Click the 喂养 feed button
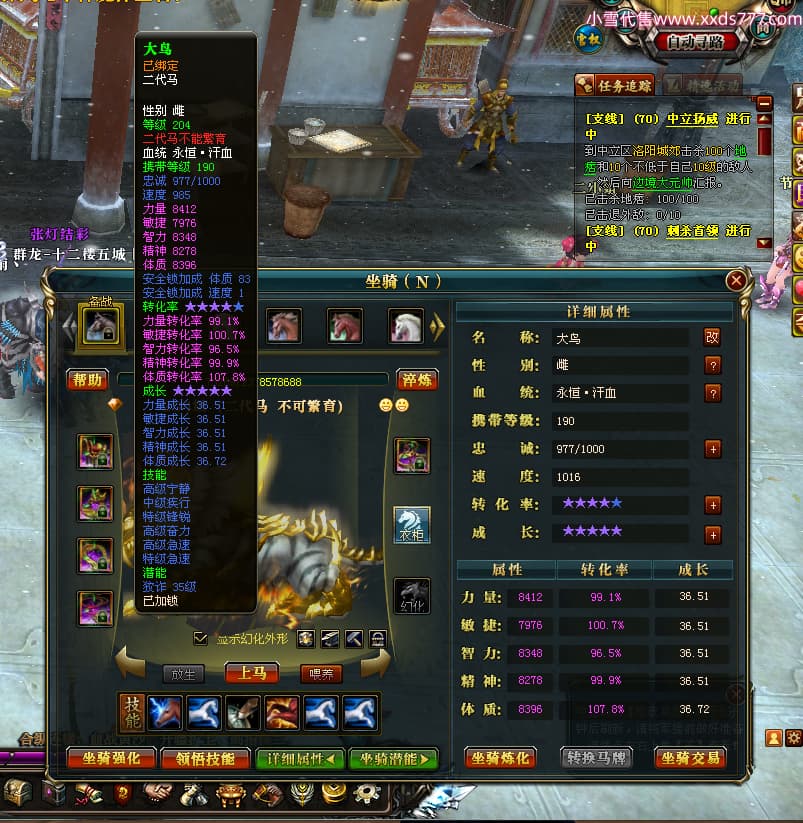Screen dimensions: 803x823 [x=321, y=674]
